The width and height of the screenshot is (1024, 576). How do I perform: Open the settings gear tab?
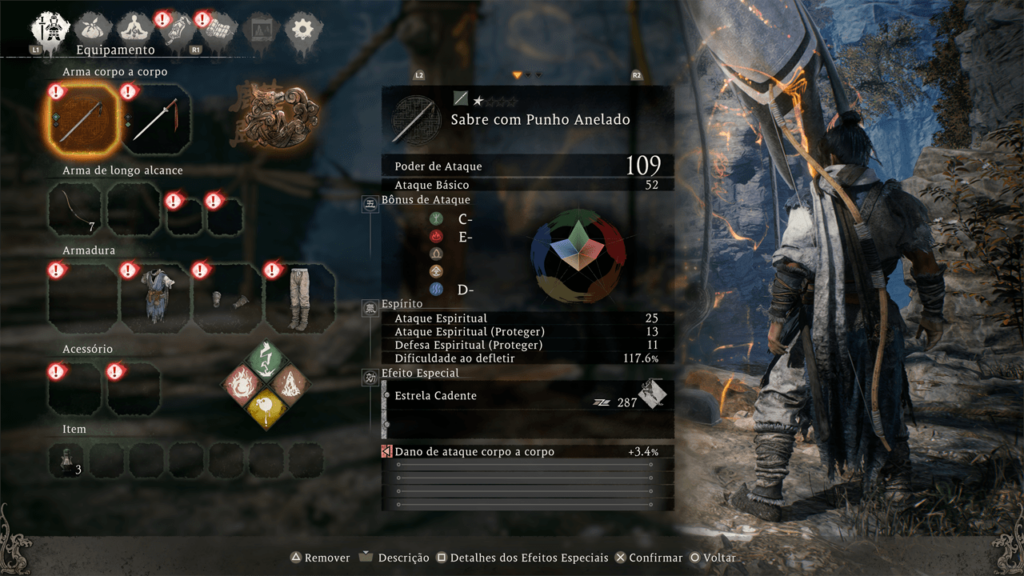pyautogui.click(x=301, y=28)
